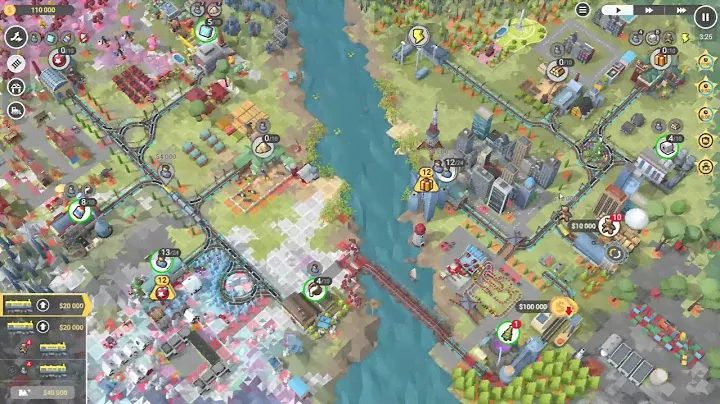
Task: Select the lightning bolt power marker
Action: (417, 36)
